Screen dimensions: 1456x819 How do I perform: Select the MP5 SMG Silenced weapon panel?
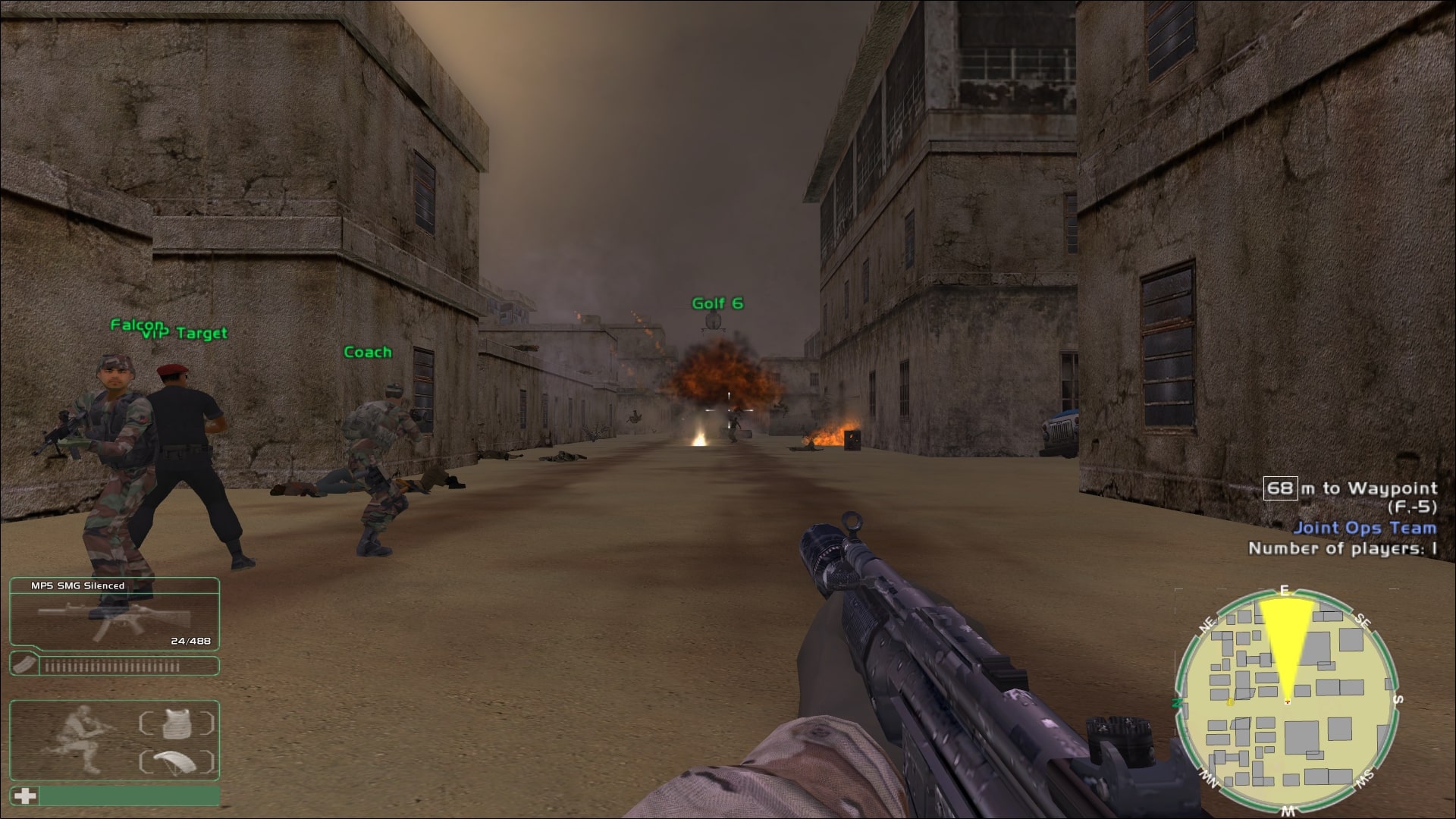(115, 613)
